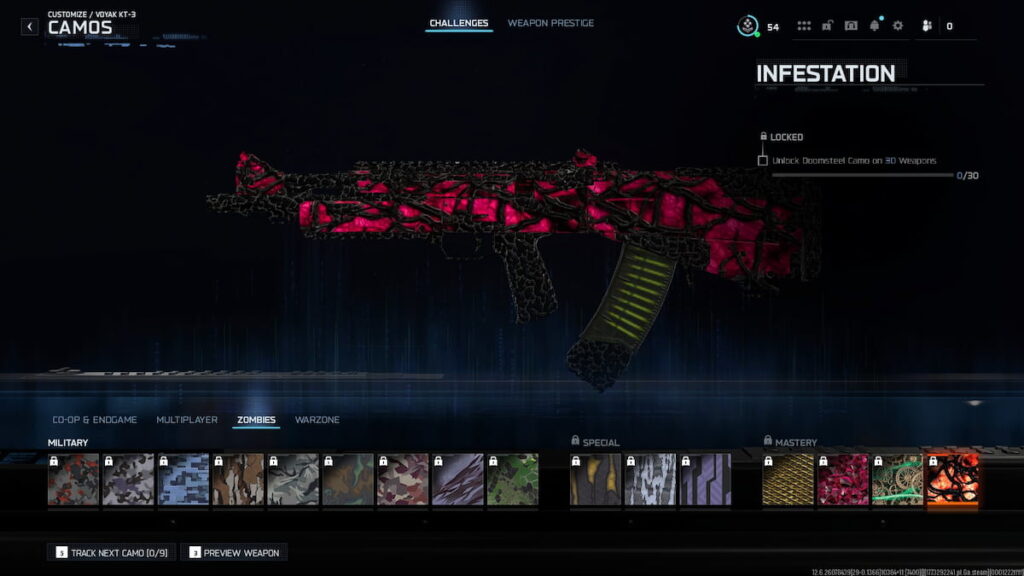Open the player level profile icon
The height and width of the screenshot is (576, 1024).
748,26
